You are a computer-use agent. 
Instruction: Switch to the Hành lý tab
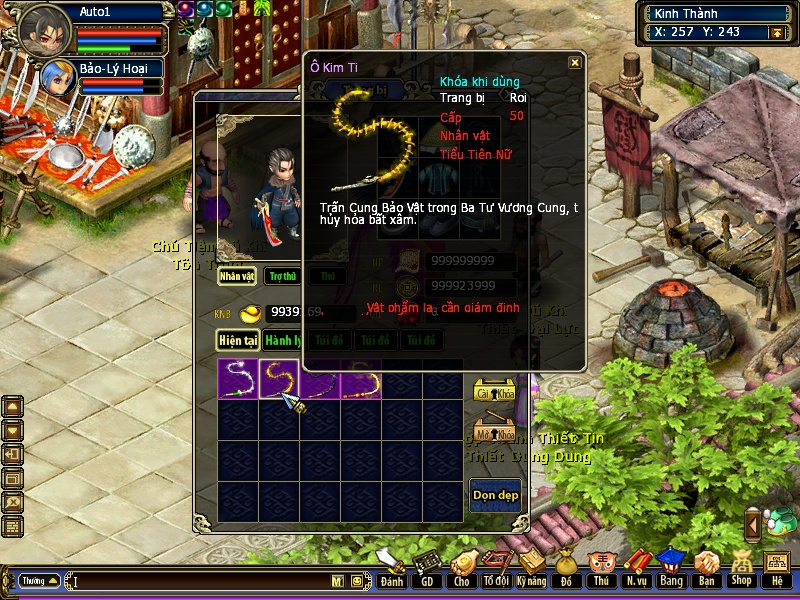pyautogui.click(x=284, y=340)
